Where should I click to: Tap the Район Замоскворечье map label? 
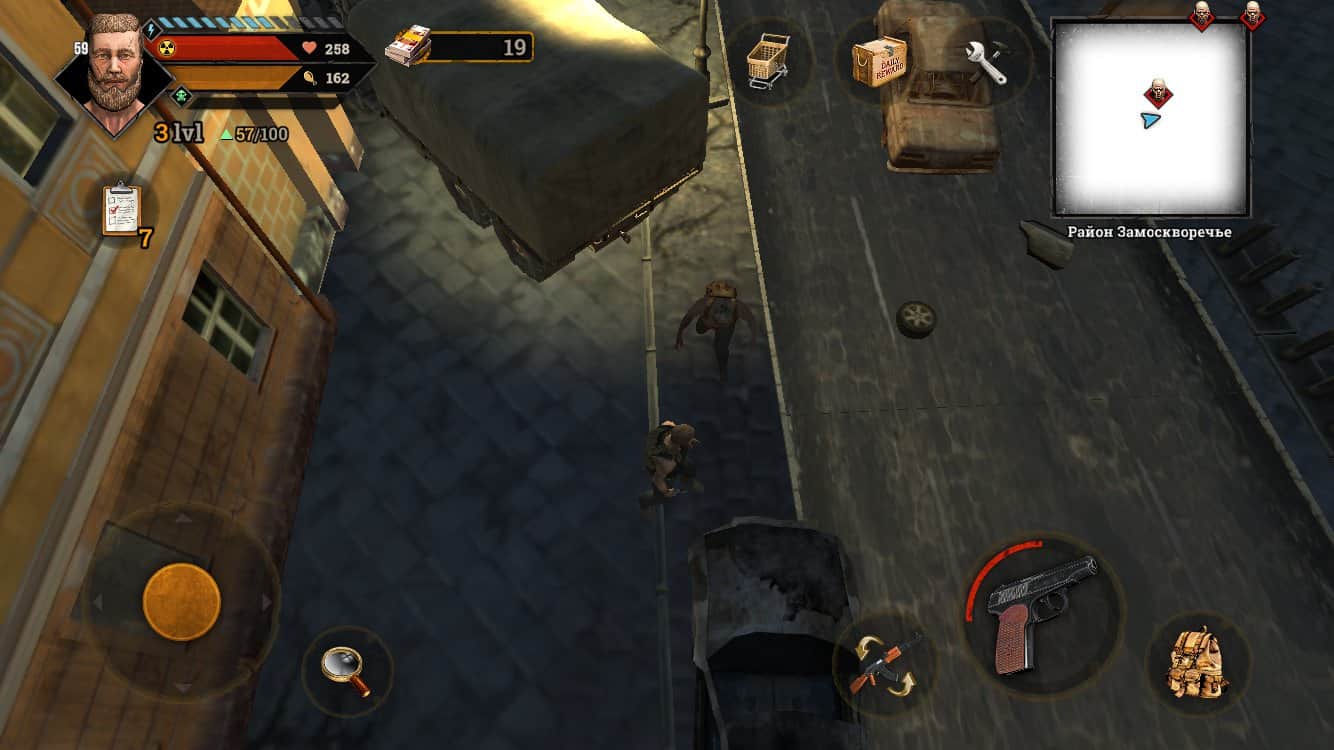(x=1148, y=229)
